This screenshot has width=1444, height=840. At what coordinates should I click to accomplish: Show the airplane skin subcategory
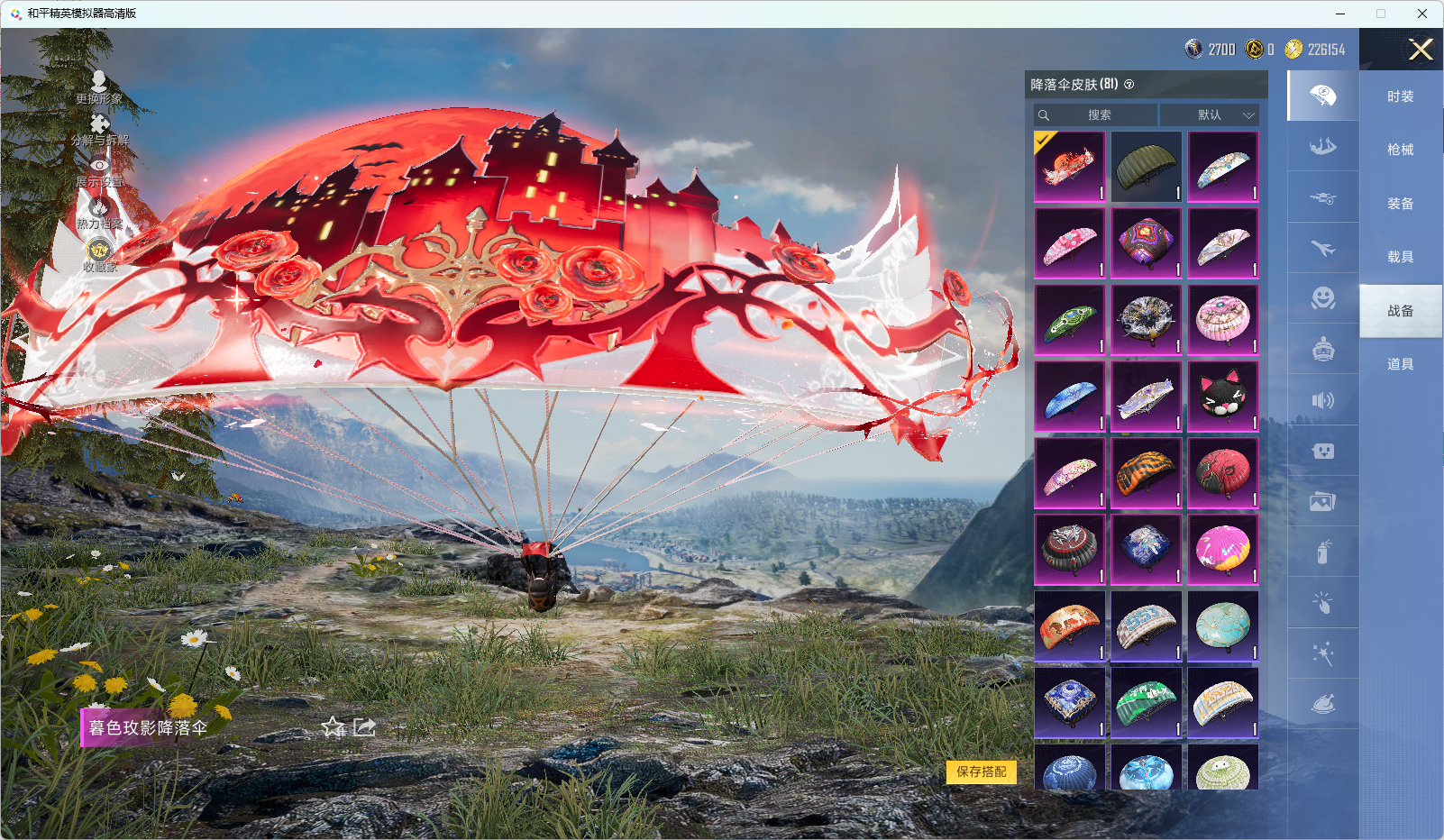click(x=1322, y=248)
